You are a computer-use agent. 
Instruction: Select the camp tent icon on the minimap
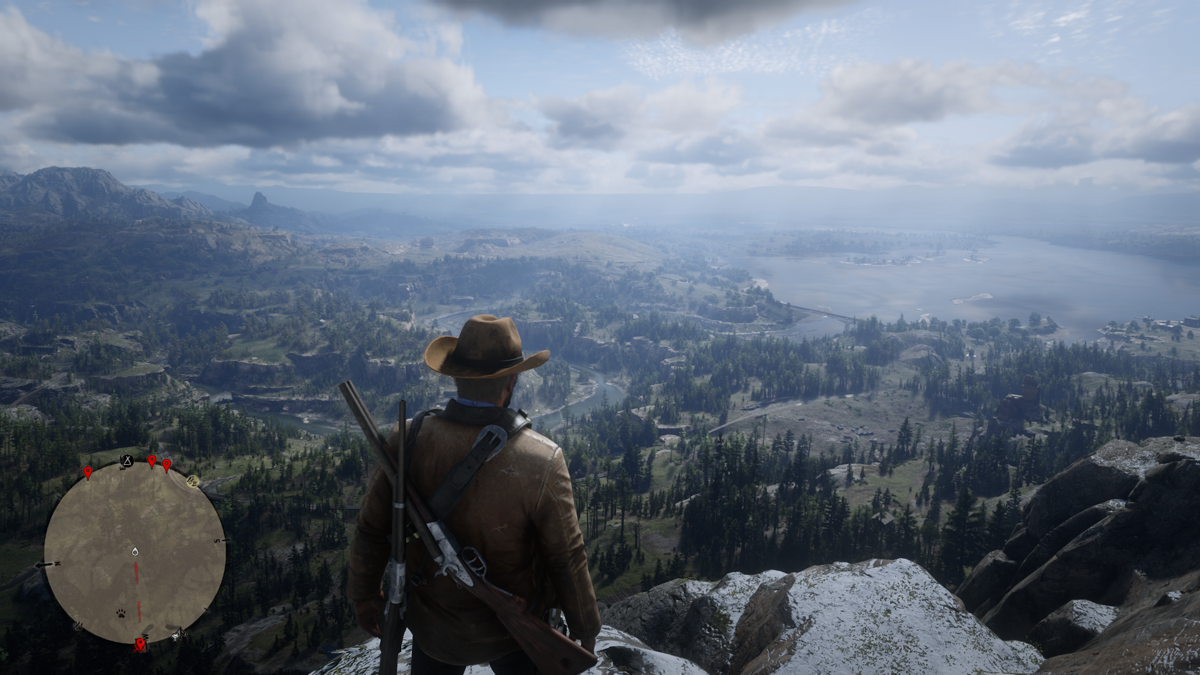click(127, 461)
